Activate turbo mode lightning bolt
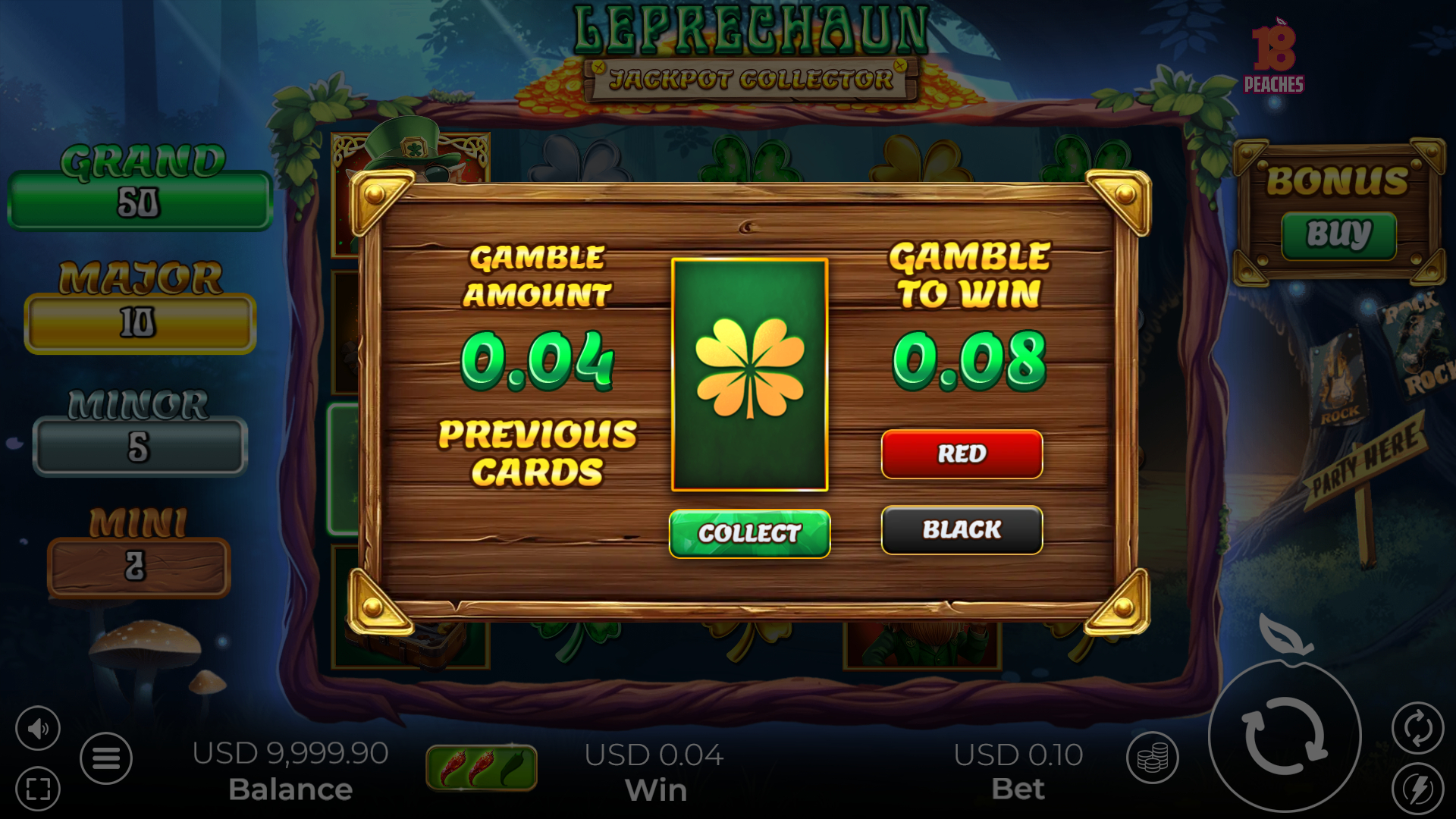Image resolution: width=1456 pixels, height=819 pixels. click(x=1417, y=789)
